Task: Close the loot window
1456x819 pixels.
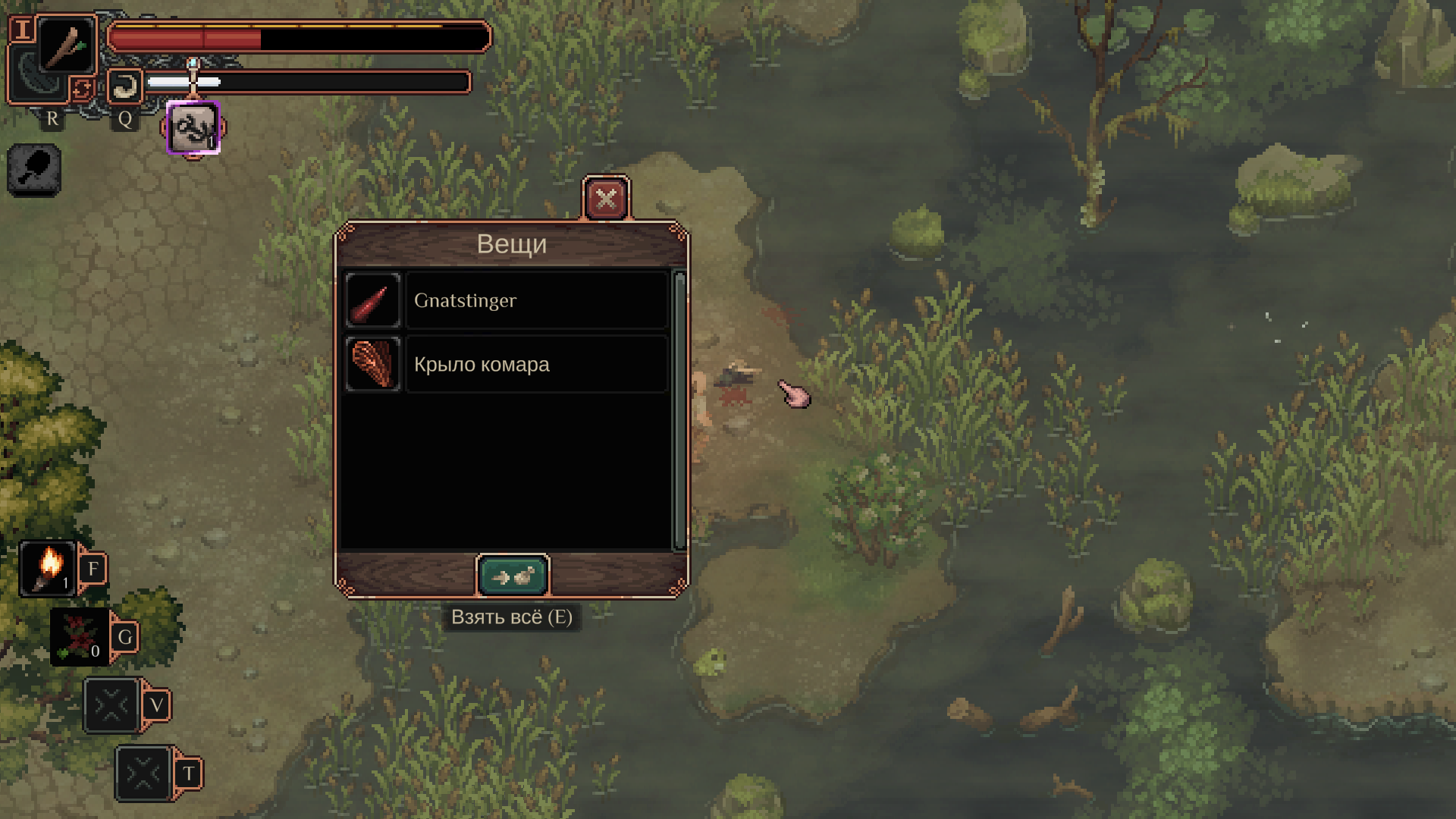Action: coord(606,199)
